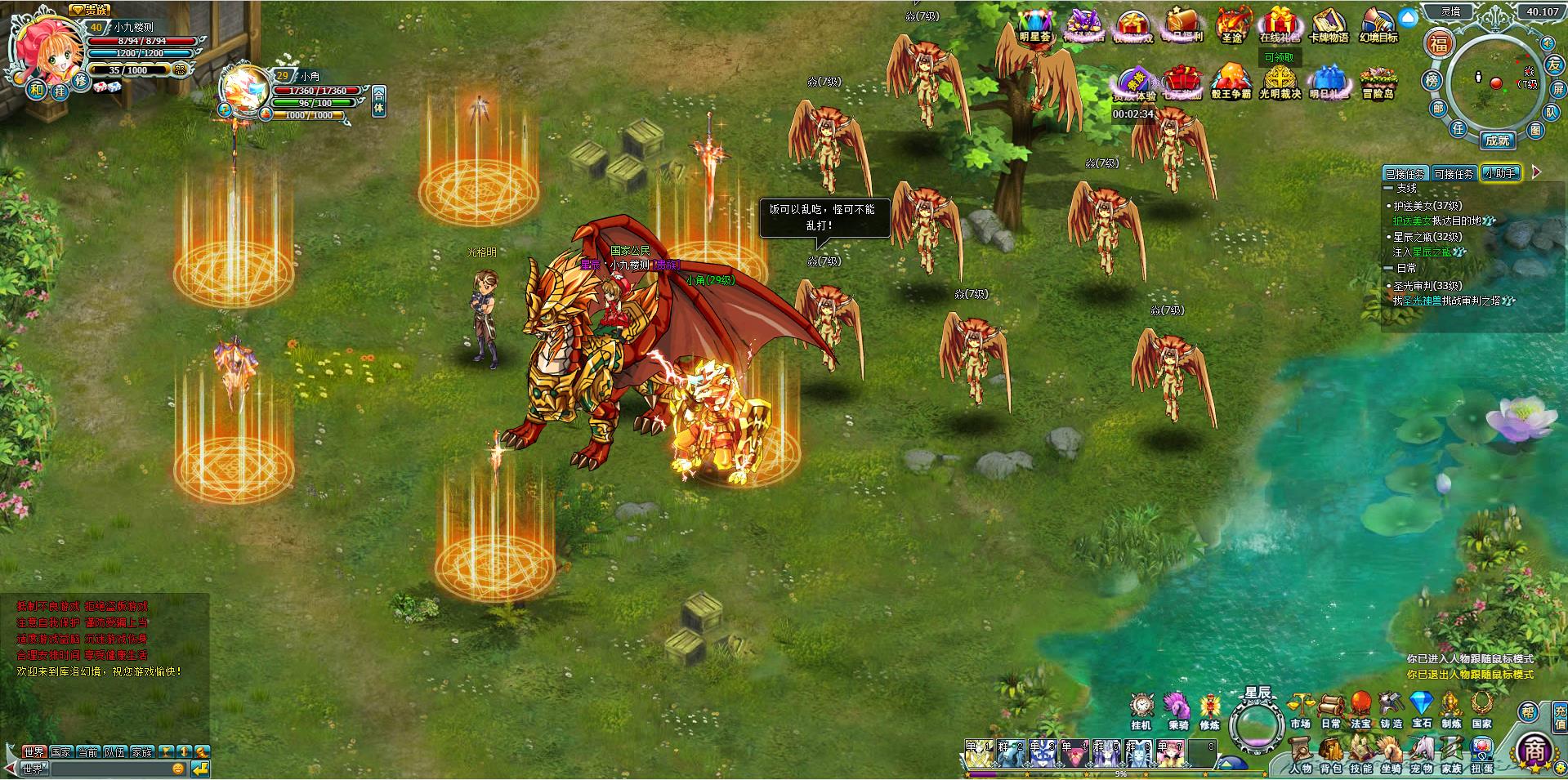Switch to the 可接任务 quest tab
Viewport: 1568px width, 780px height.
[1454, 172]
